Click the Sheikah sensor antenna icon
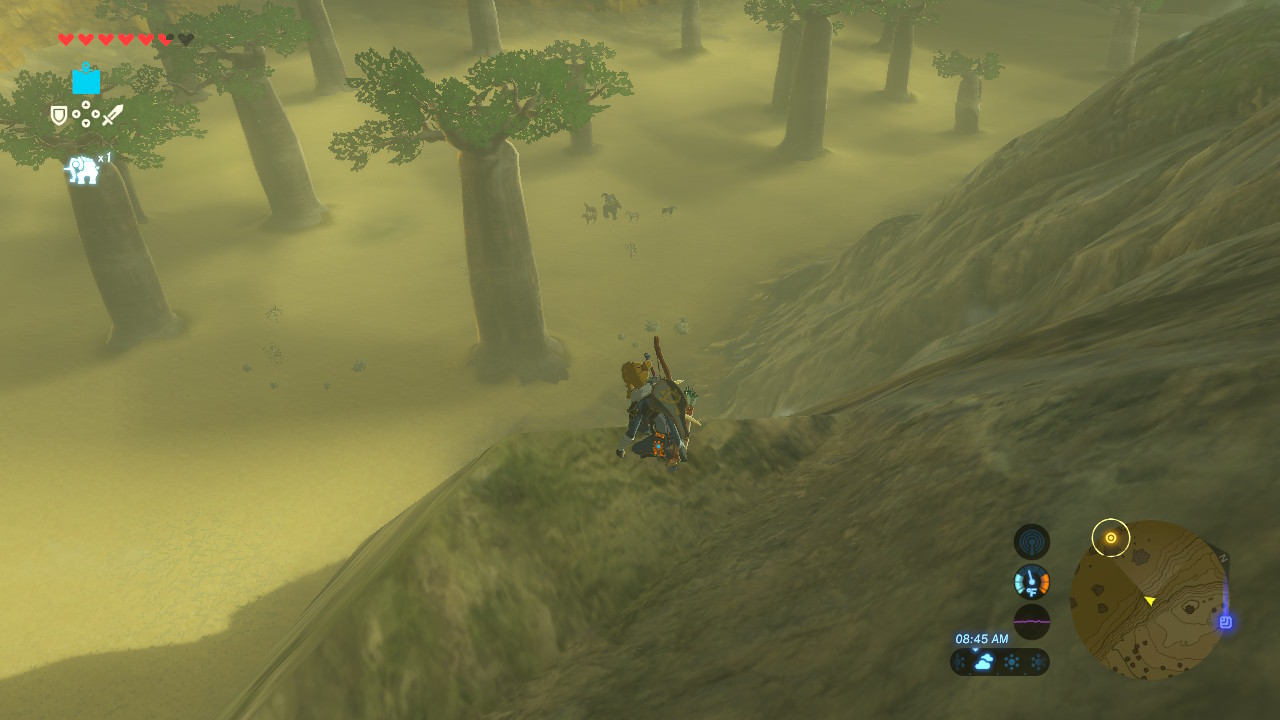The width and height of the screenshot is (1280, 720). (1032, 540)
